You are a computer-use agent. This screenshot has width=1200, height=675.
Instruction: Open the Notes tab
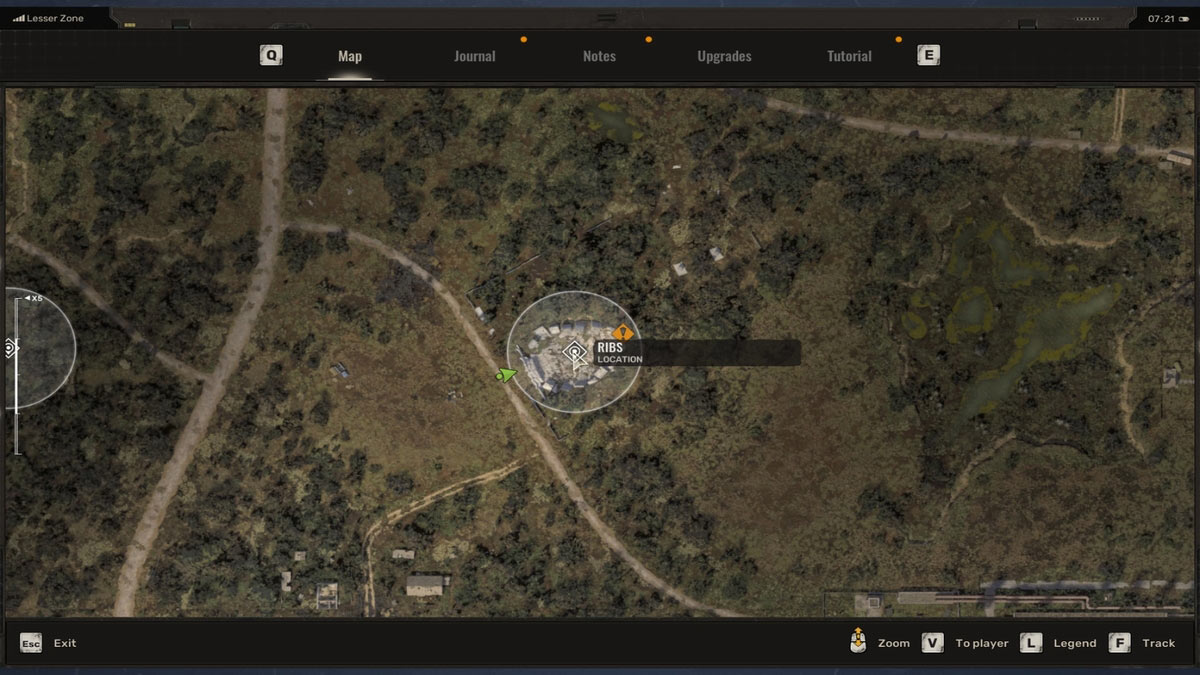(x=599, y=56)
